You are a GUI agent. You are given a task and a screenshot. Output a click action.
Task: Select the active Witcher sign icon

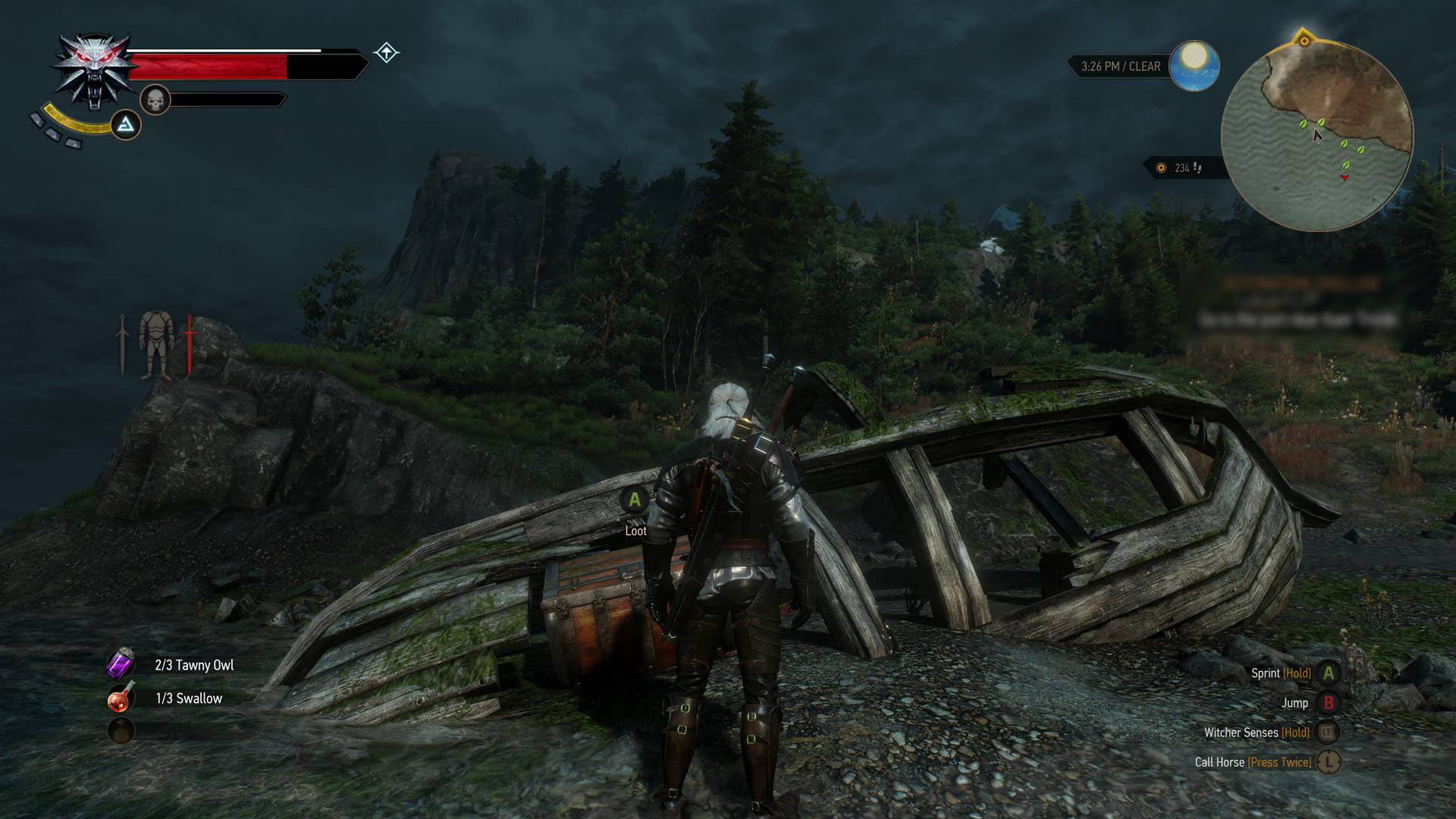pos(126,124)
